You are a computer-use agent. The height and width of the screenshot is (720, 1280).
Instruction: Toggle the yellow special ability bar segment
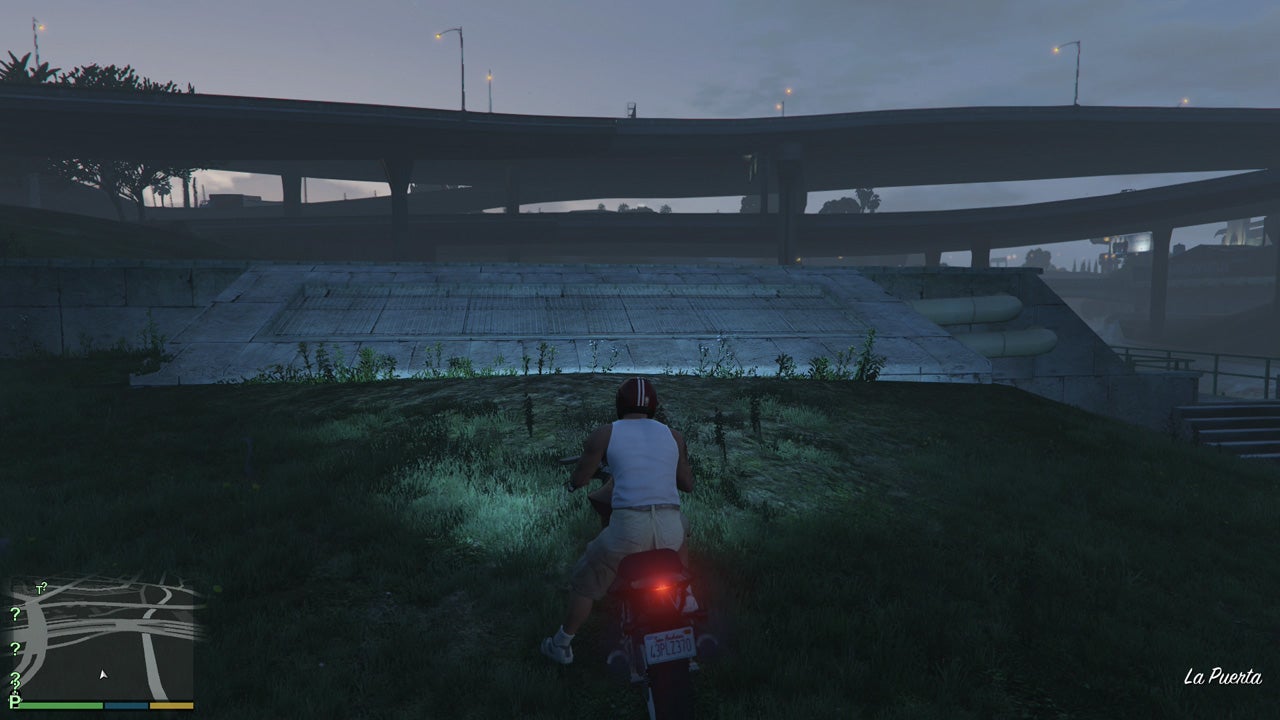[x=172, y=705]
